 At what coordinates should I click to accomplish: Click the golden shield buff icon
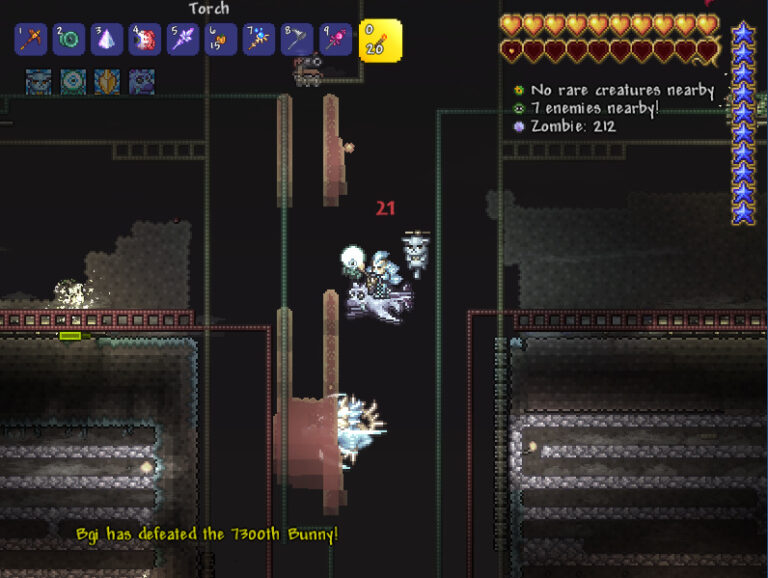107,81
